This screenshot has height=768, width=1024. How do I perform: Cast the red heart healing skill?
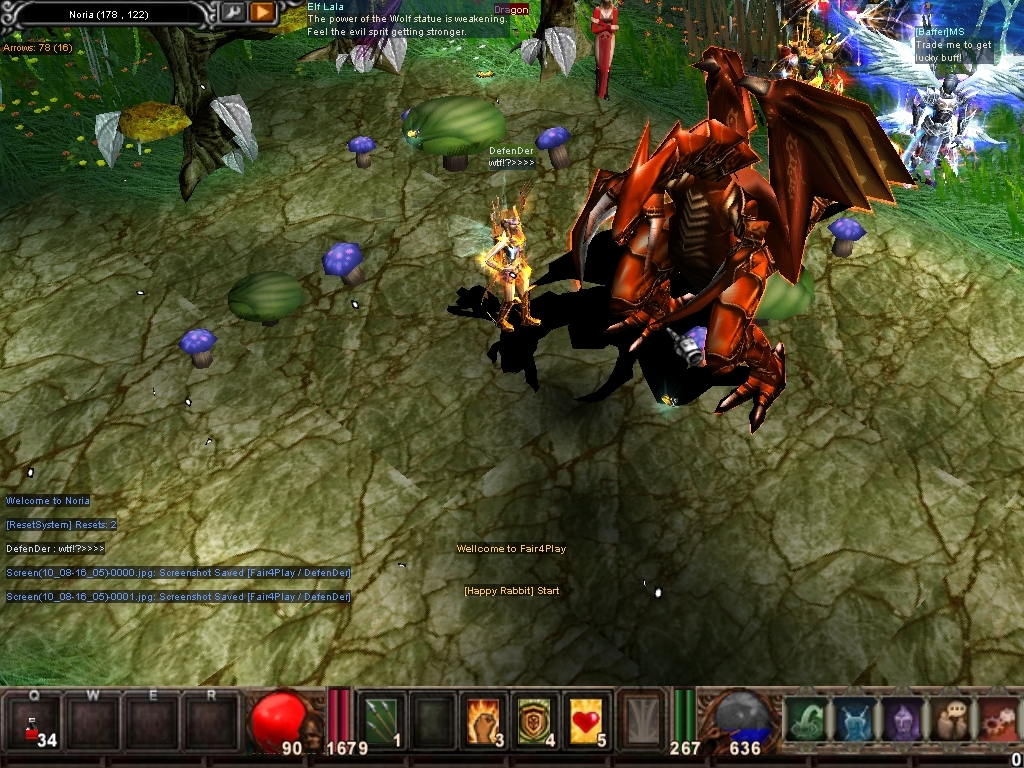588,720
